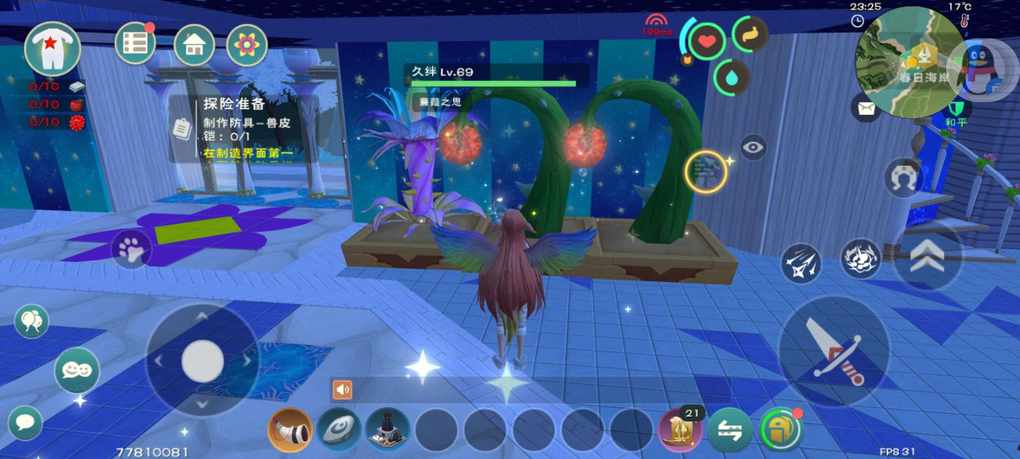The width and height of the screenshot is (1020, 459).
Task: Open the ship item with 21 count
Action: (x=680, y=430)
